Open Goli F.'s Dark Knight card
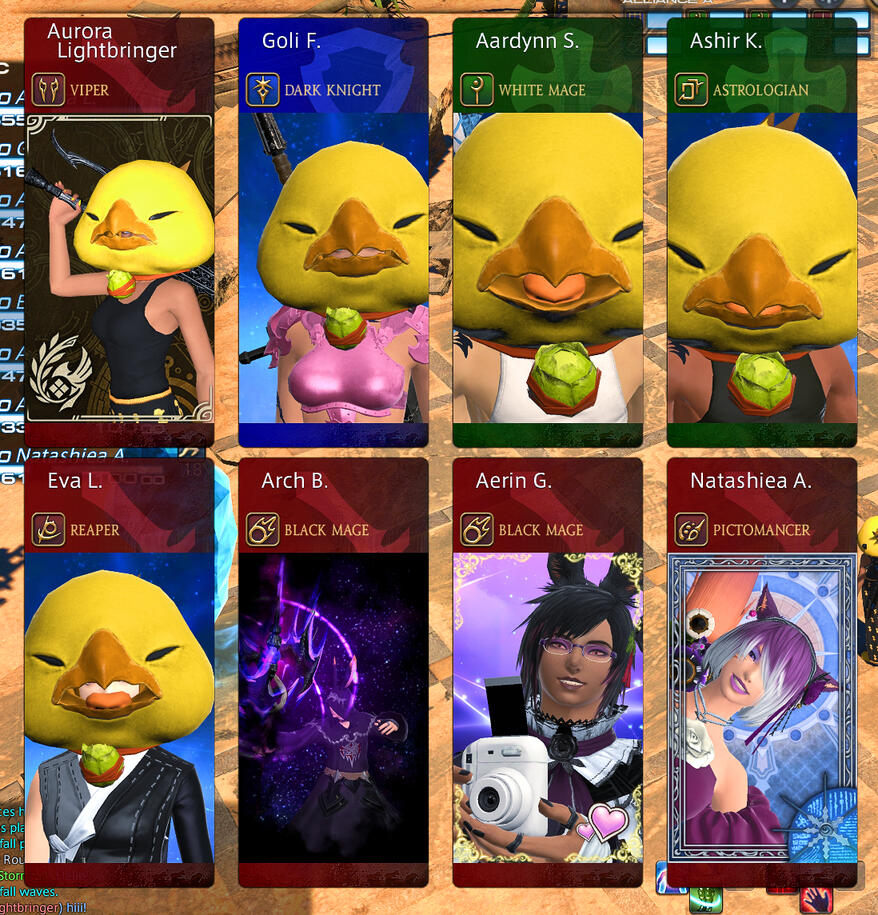The image size is (878, 915). [333, 232]
